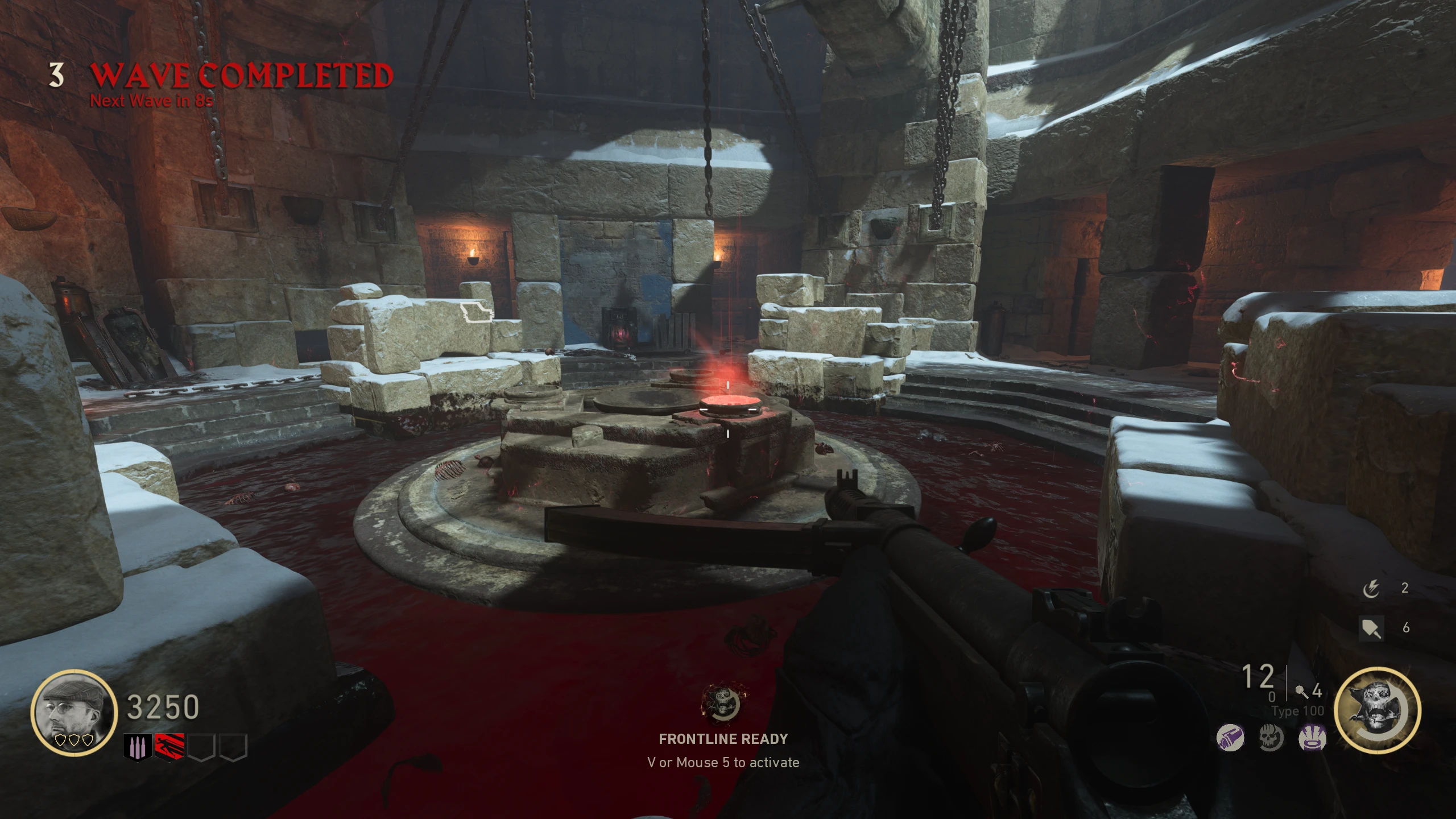This screenshot has height=819, width=1456.
Task: Click the Frontline Ready skull emblem
Action: (x=723, y=702)
